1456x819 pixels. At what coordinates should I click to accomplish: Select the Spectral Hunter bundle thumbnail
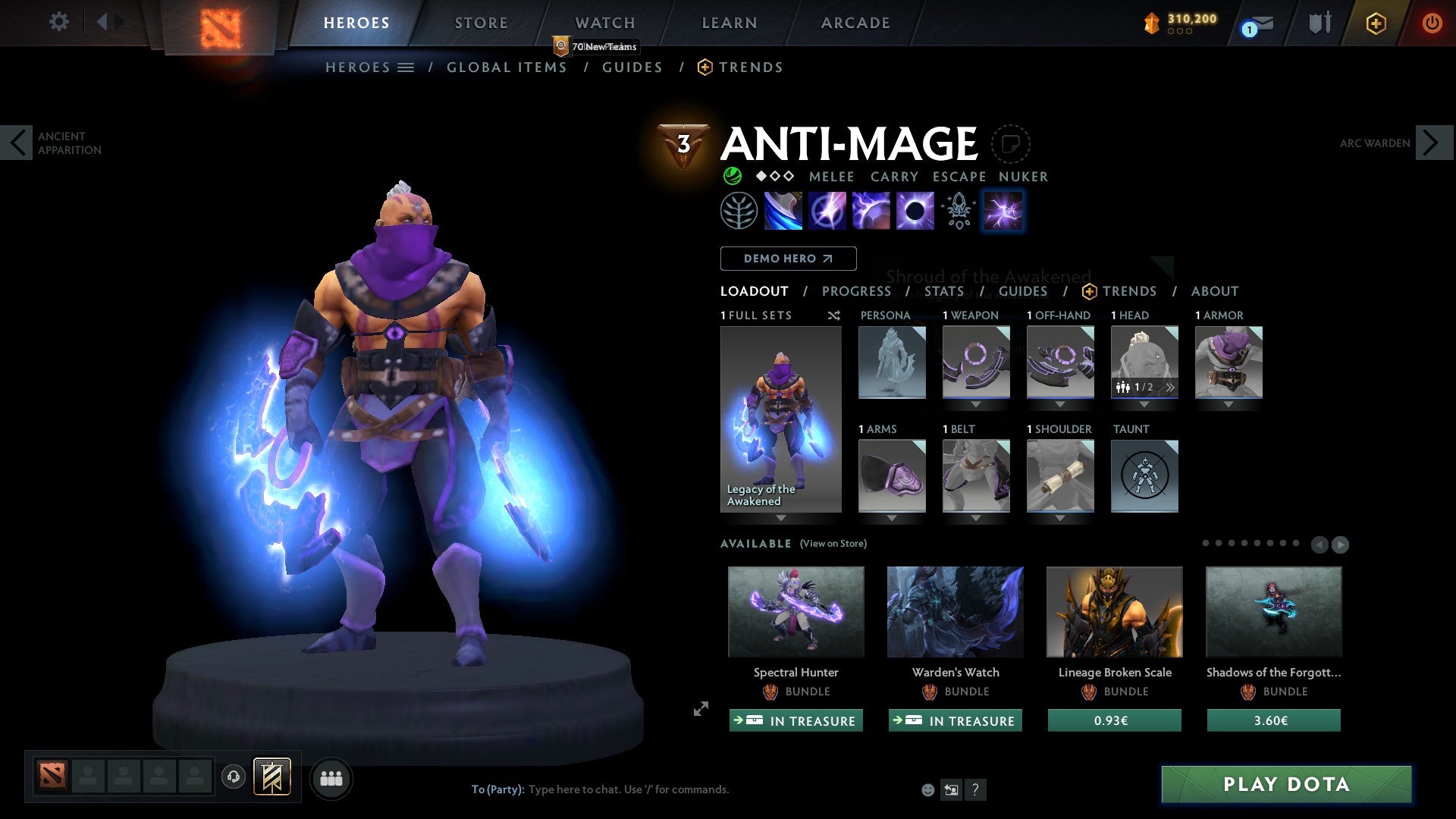point(795,611)
